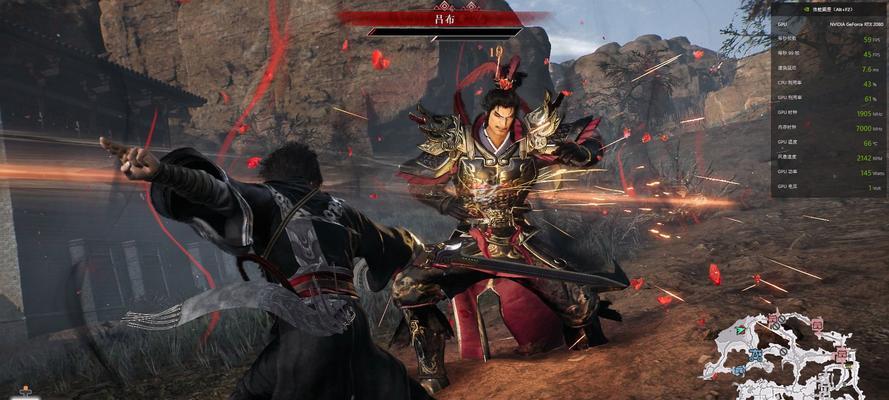Select the green player arrow on the minimap

(x=739, y=329)
